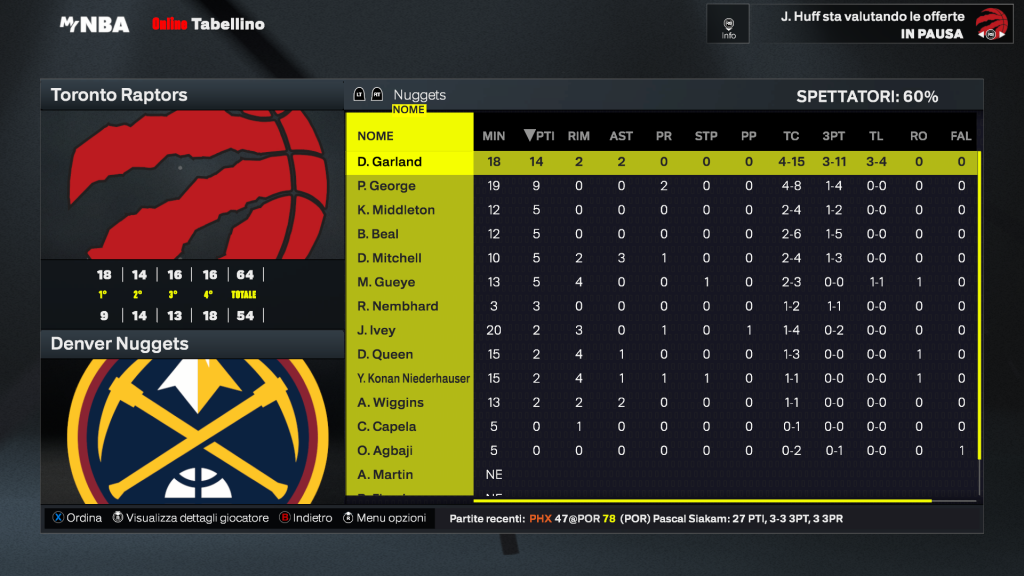Choose Y. Konan Niederhauser row
Image resolution: width=1024 pixels, height=576 pixels.
(414, 378)
